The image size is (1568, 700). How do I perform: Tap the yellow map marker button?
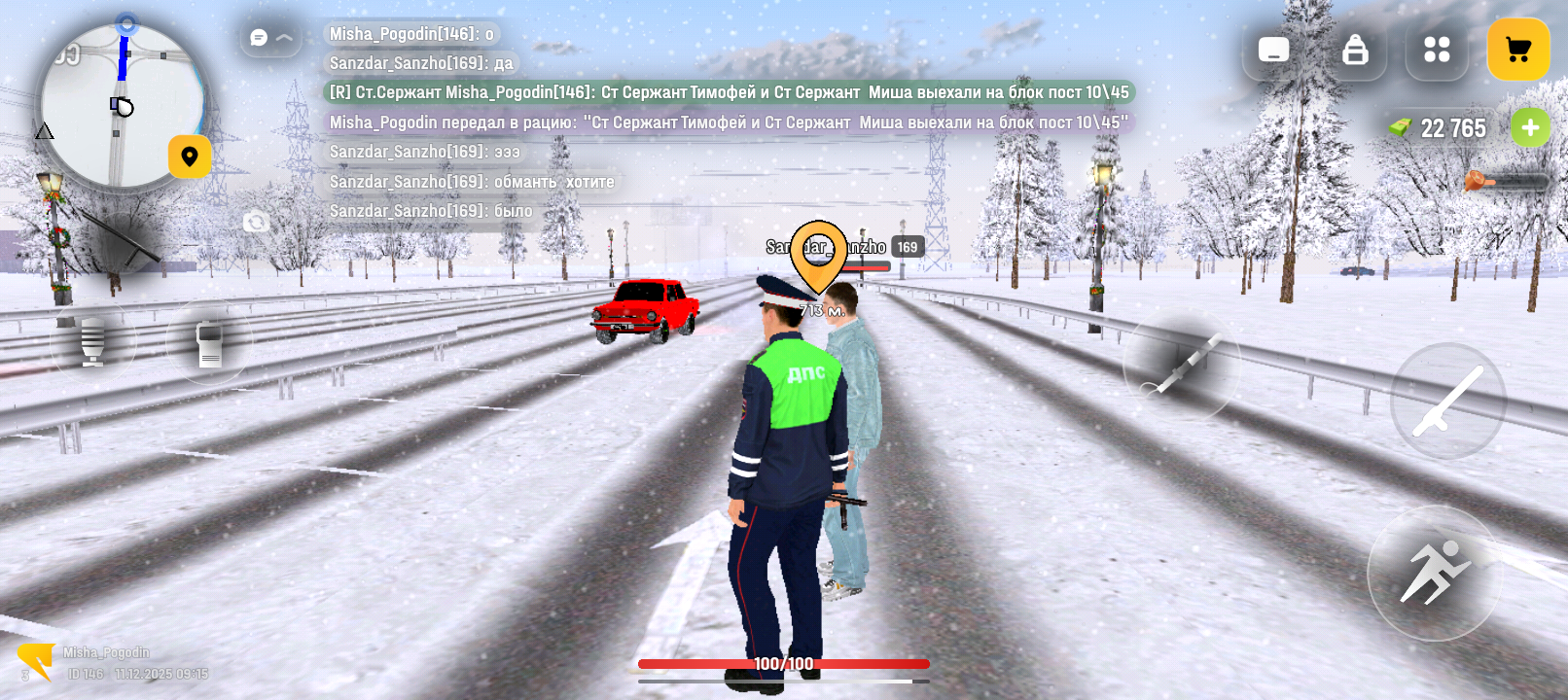(190, 157)
